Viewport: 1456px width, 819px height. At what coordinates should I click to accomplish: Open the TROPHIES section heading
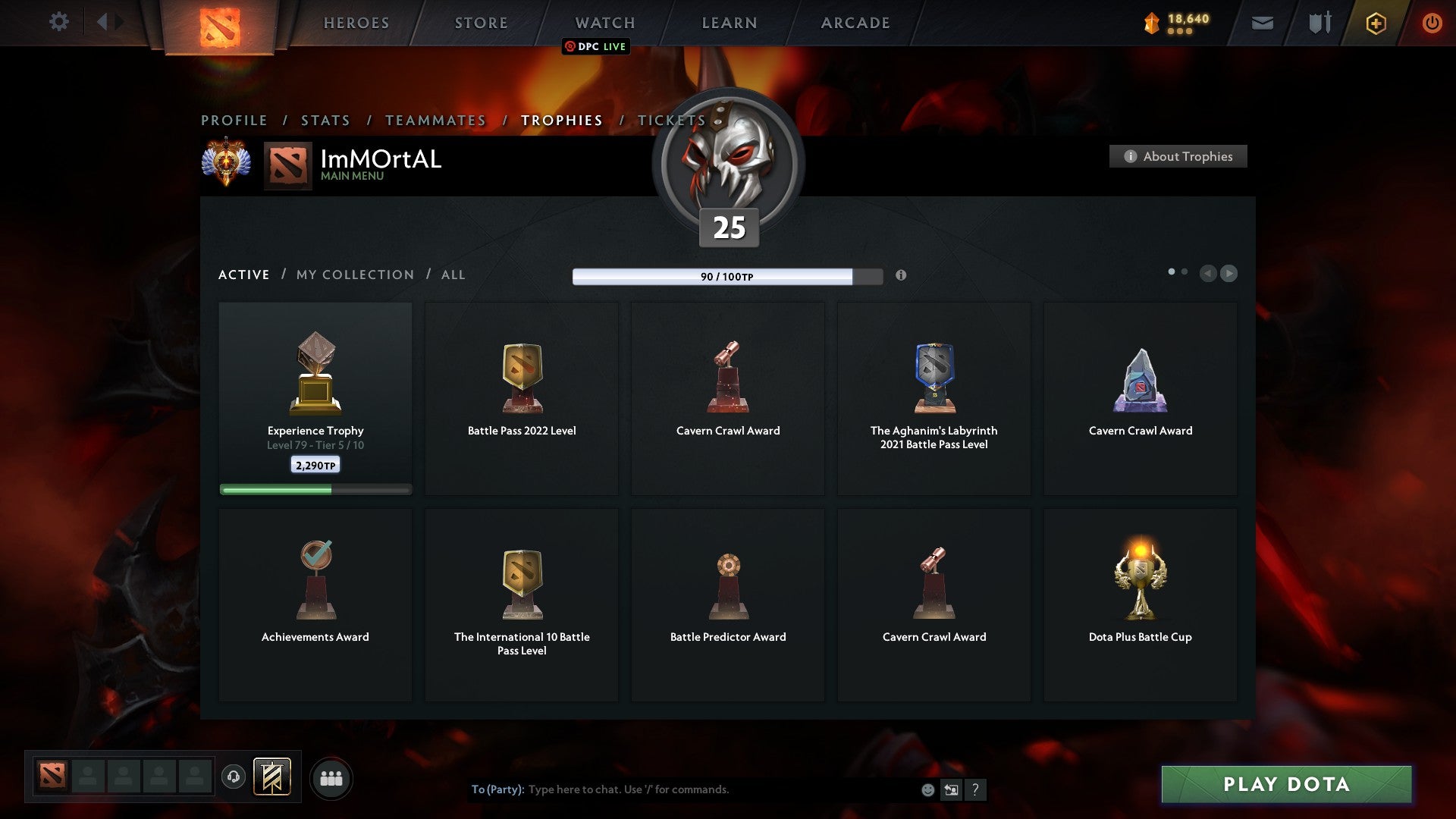coord(561,120)
